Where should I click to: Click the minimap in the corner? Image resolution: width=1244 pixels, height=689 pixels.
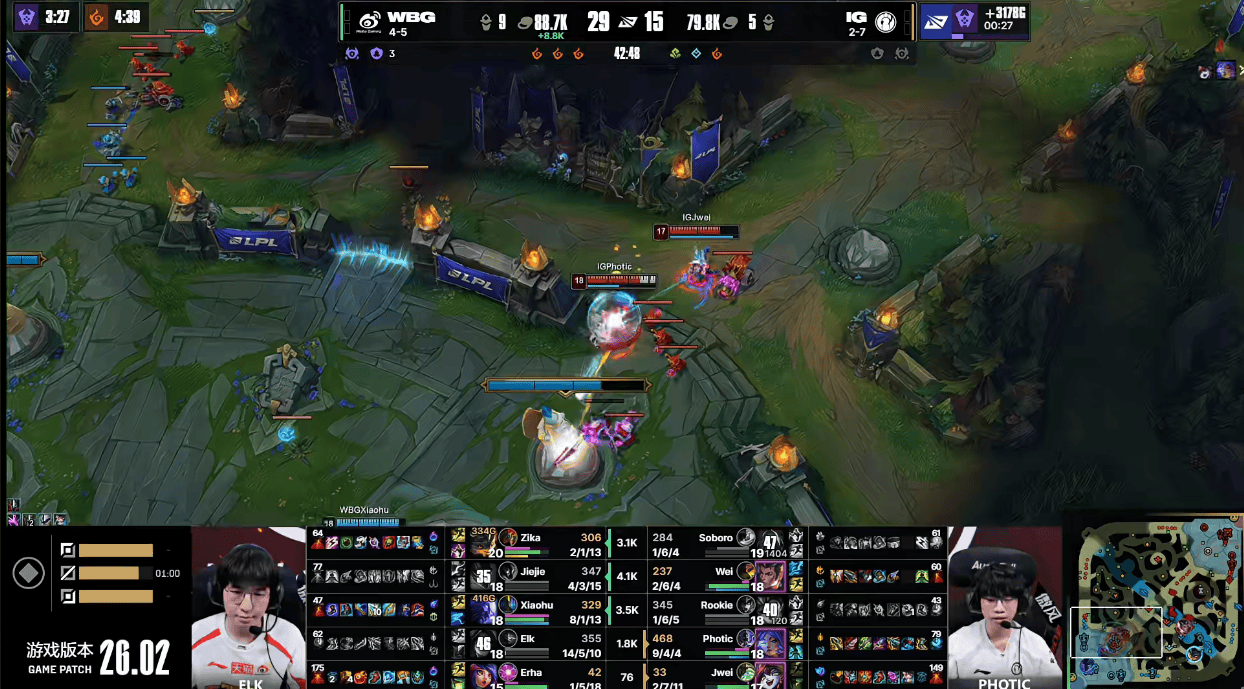tap(1155, 602)
